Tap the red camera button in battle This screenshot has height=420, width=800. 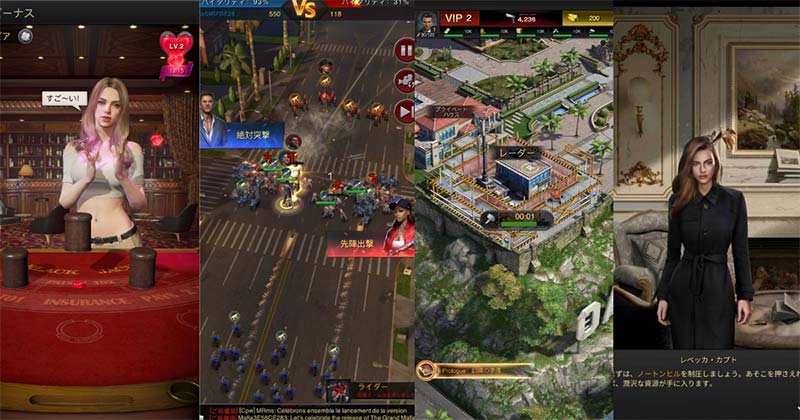pyautogui.click(x=405, y=81)
